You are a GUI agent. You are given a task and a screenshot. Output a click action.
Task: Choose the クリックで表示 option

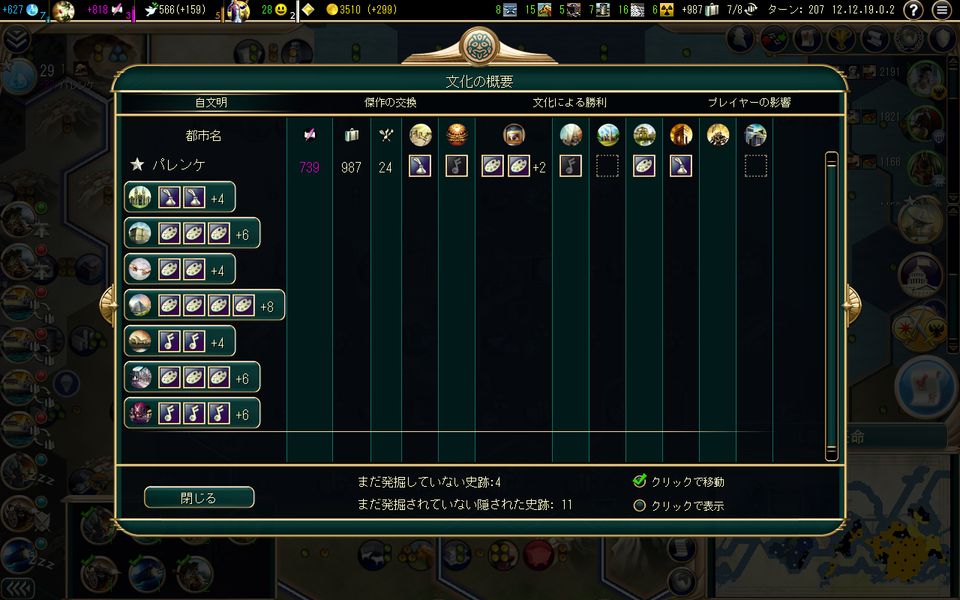point(640,505)
